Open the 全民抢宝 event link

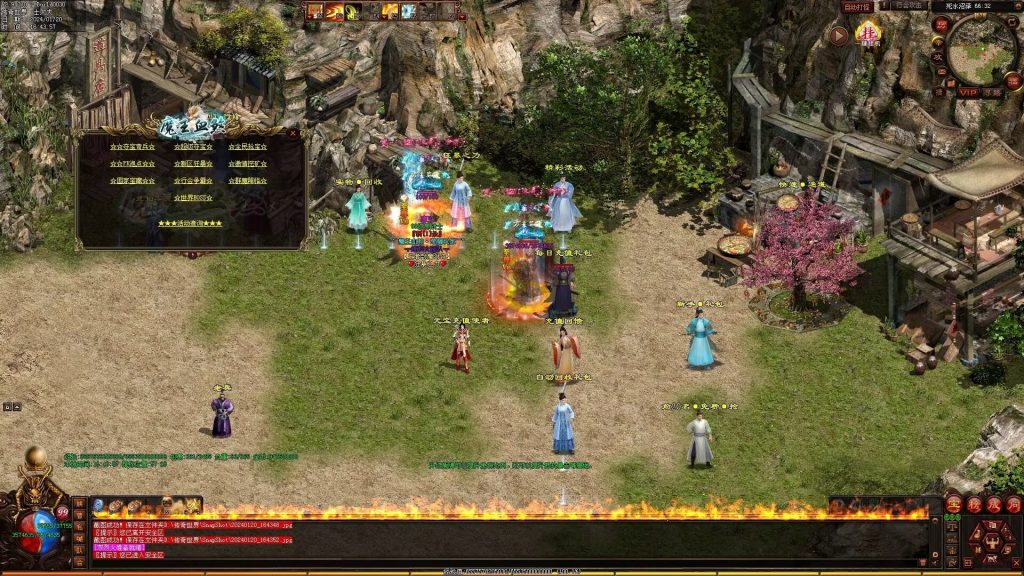click(247, 148)
